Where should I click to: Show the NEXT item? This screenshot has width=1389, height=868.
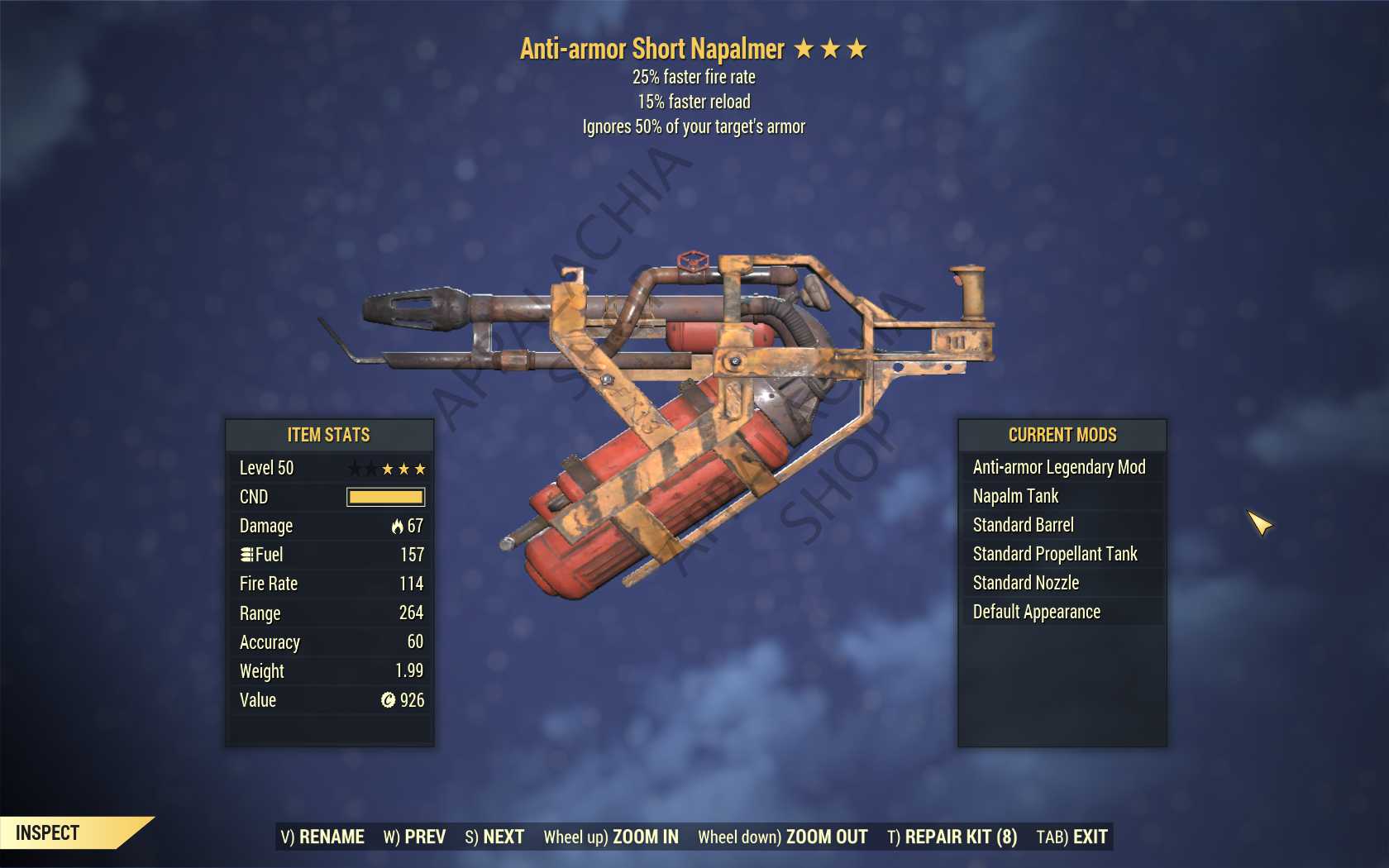494,837
